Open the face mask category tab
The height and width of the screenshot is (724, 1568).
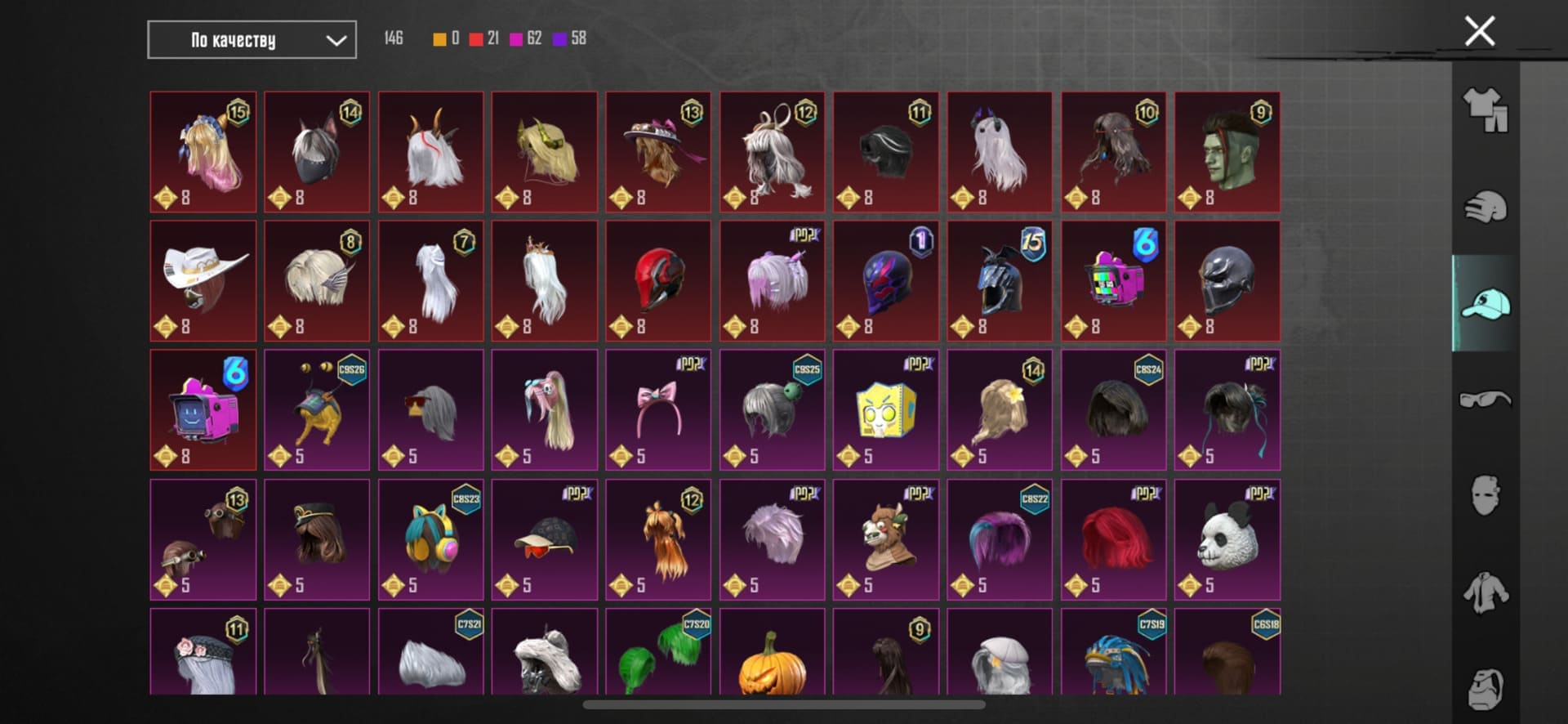pyautogui.click(x=1486, y=495)
